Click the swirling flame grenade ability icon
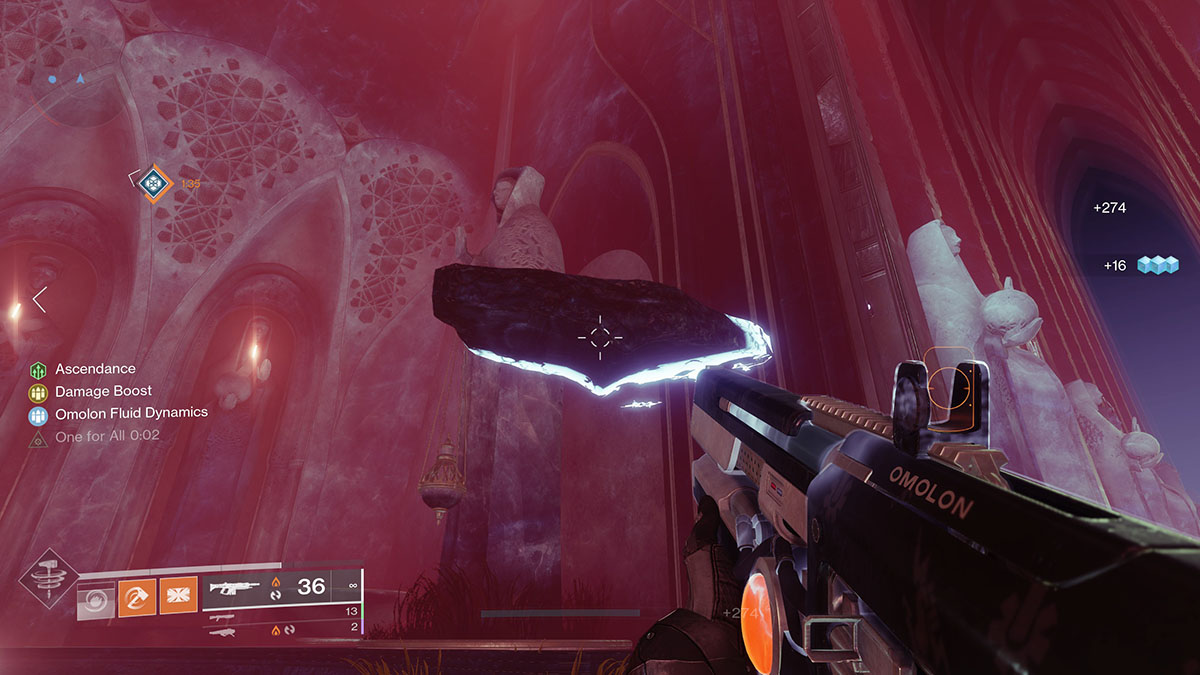Image resolution: width=1200 pixels, height=675 pixels. [x=97, y=600]
